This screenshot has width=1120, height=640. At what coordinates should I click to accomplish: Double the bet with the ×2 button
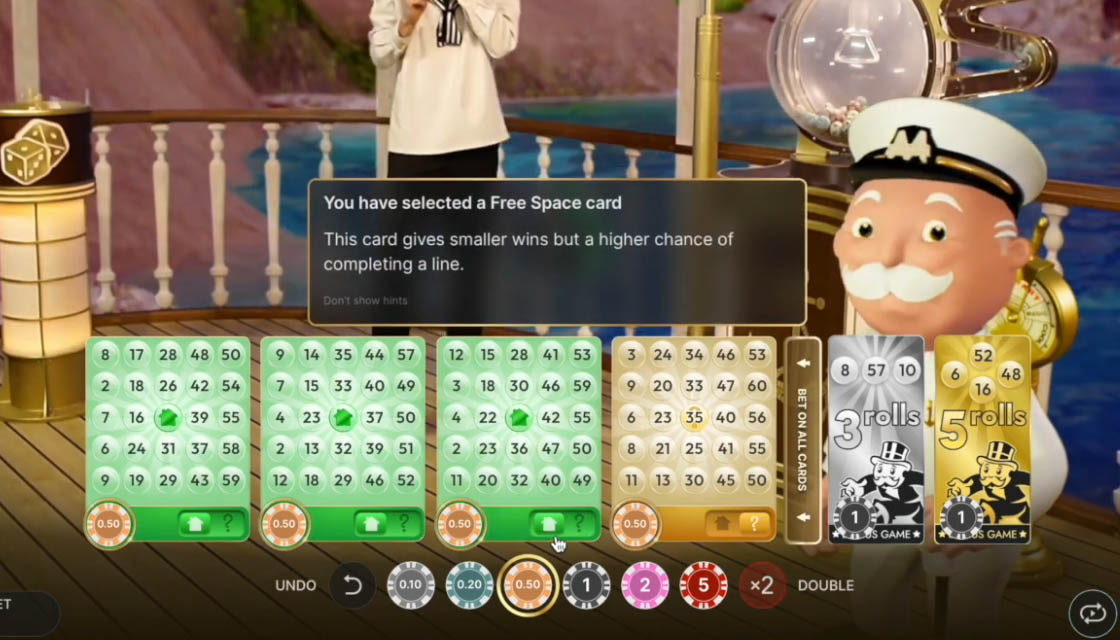[762, 586]
